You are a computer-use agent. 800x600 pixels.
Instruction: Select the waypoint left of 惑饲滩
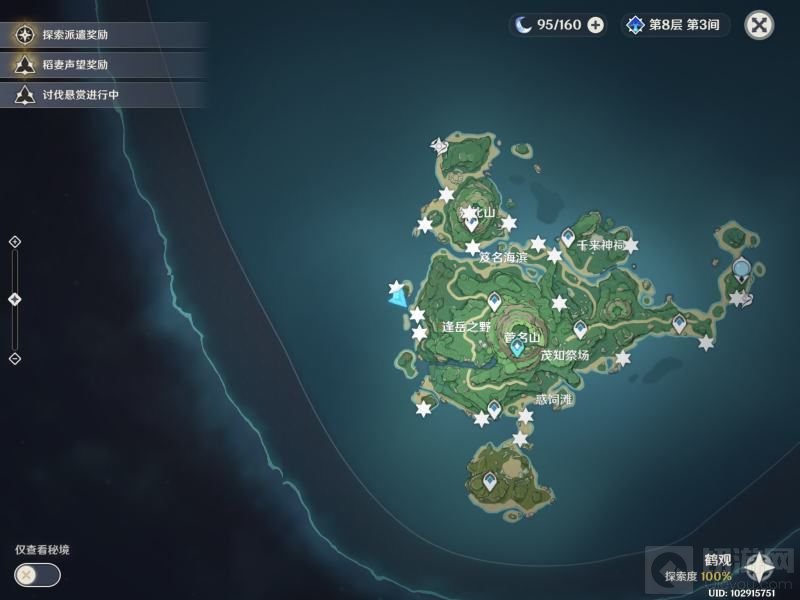pyautogui.click(x=494, y=408)
